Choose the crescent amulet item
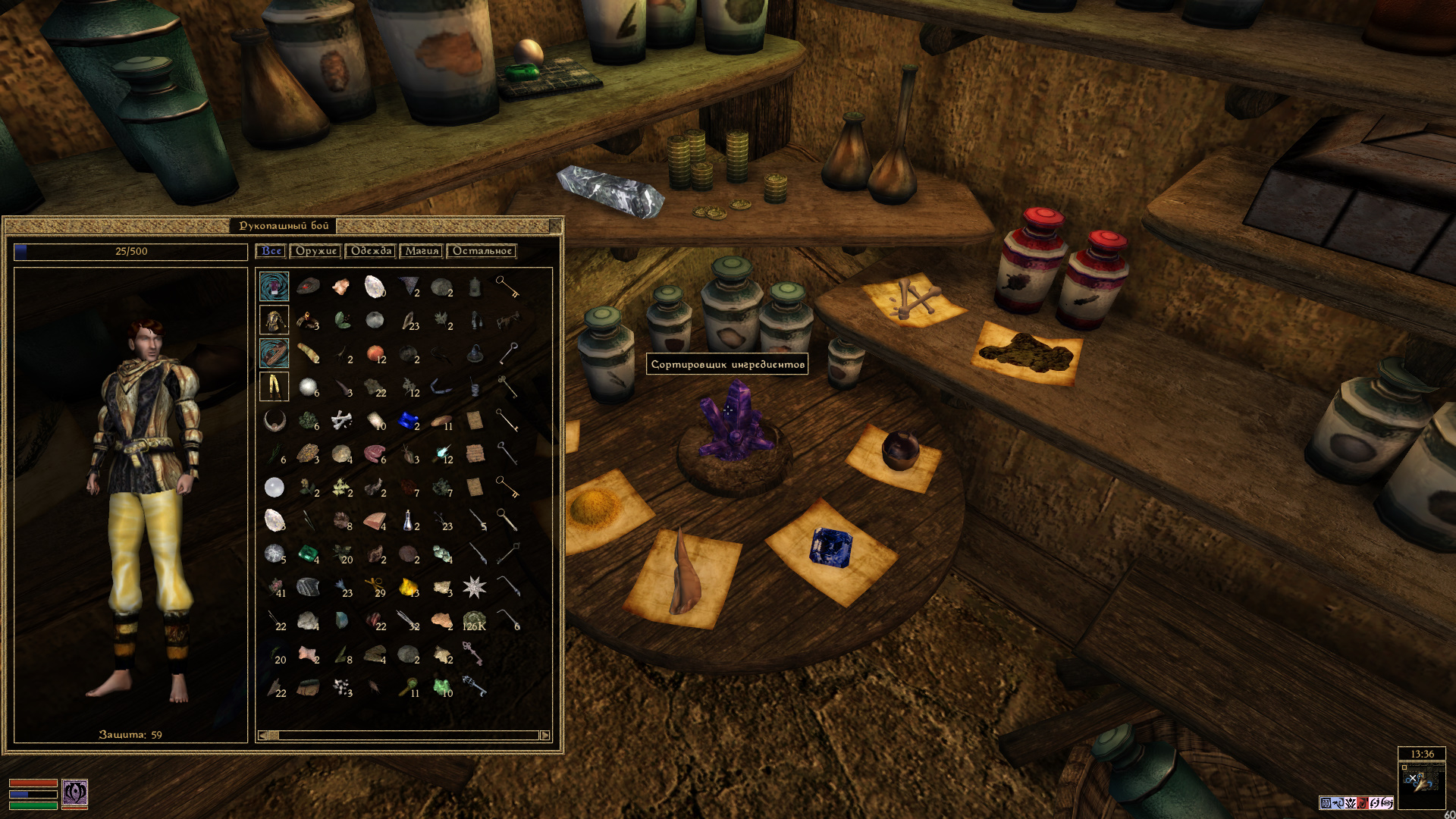Viewport: 1456px width, 819px height. (274, 419)
